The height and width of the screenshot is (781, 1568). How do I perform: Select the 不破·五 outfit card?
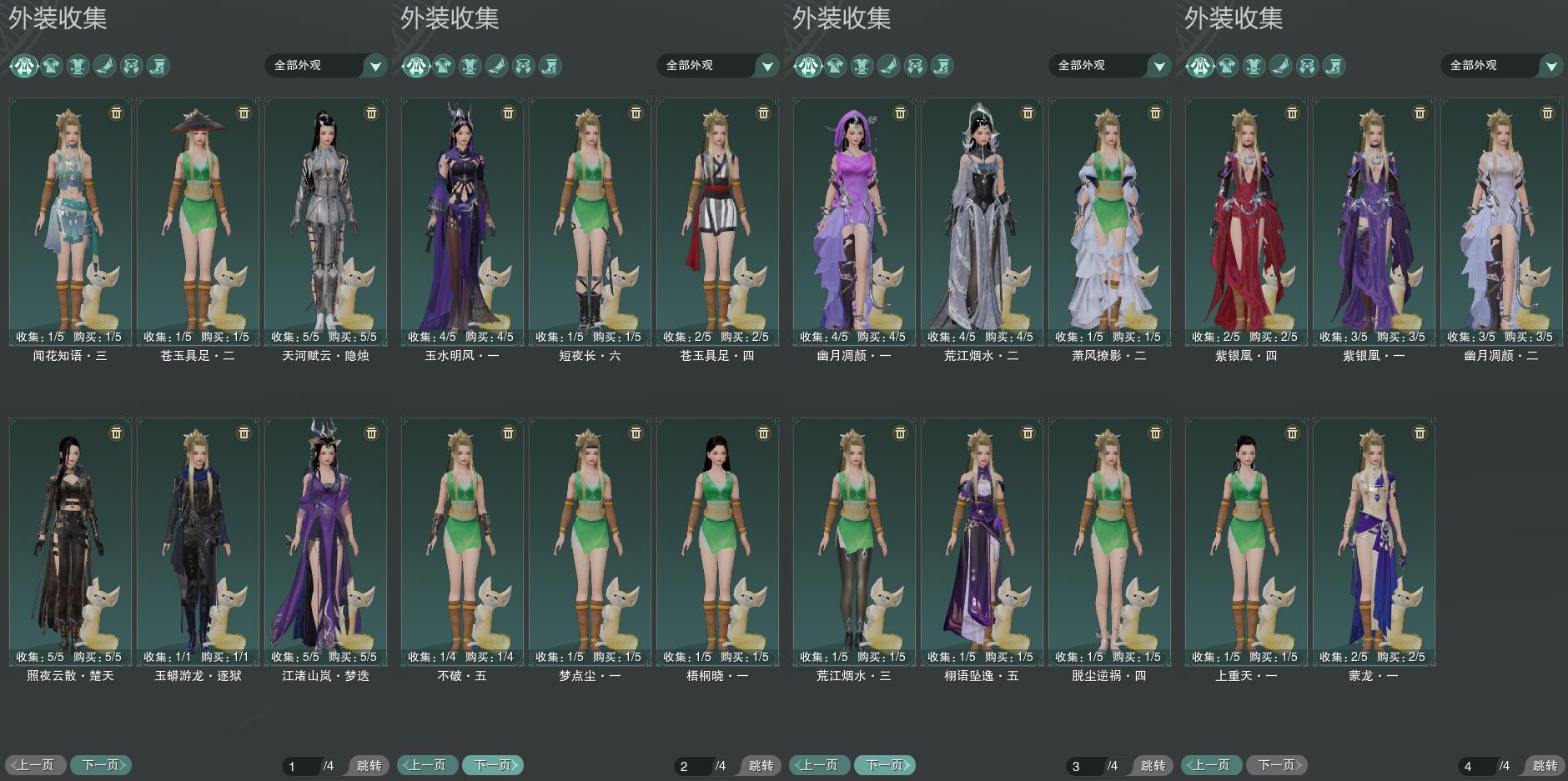click(x=462, y=542)
